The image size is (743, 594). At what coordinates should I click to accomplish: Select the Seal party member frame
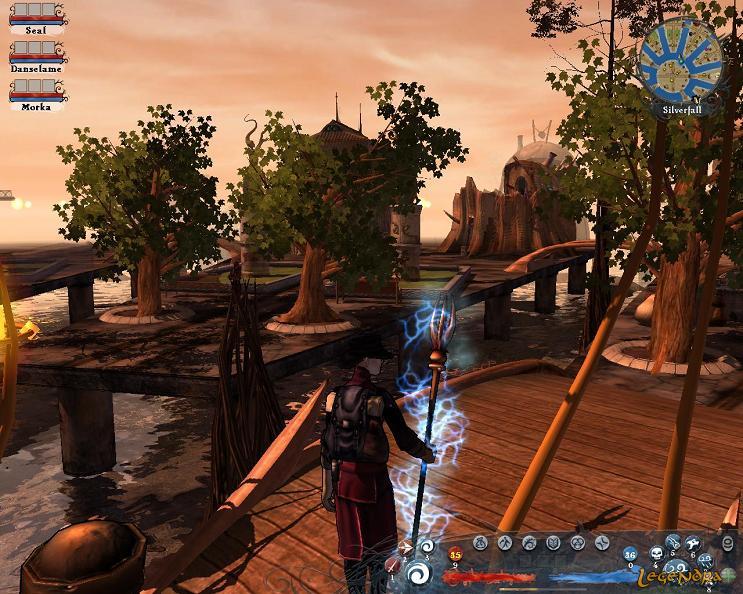pos(36,16)
